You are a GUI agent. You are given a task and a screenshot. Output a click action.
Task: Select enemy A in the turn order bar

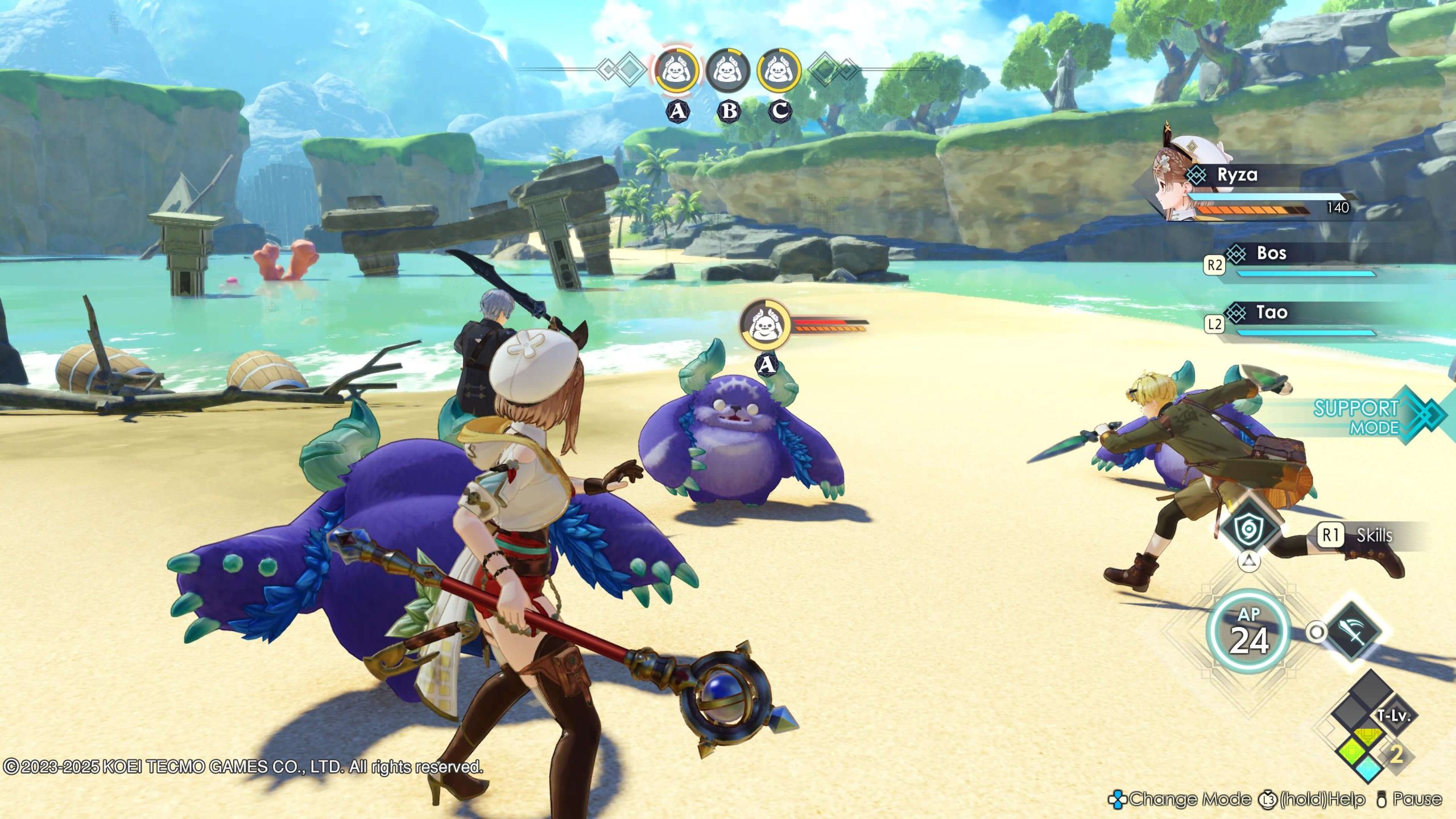pyautogui.click(x=676, y=71)
